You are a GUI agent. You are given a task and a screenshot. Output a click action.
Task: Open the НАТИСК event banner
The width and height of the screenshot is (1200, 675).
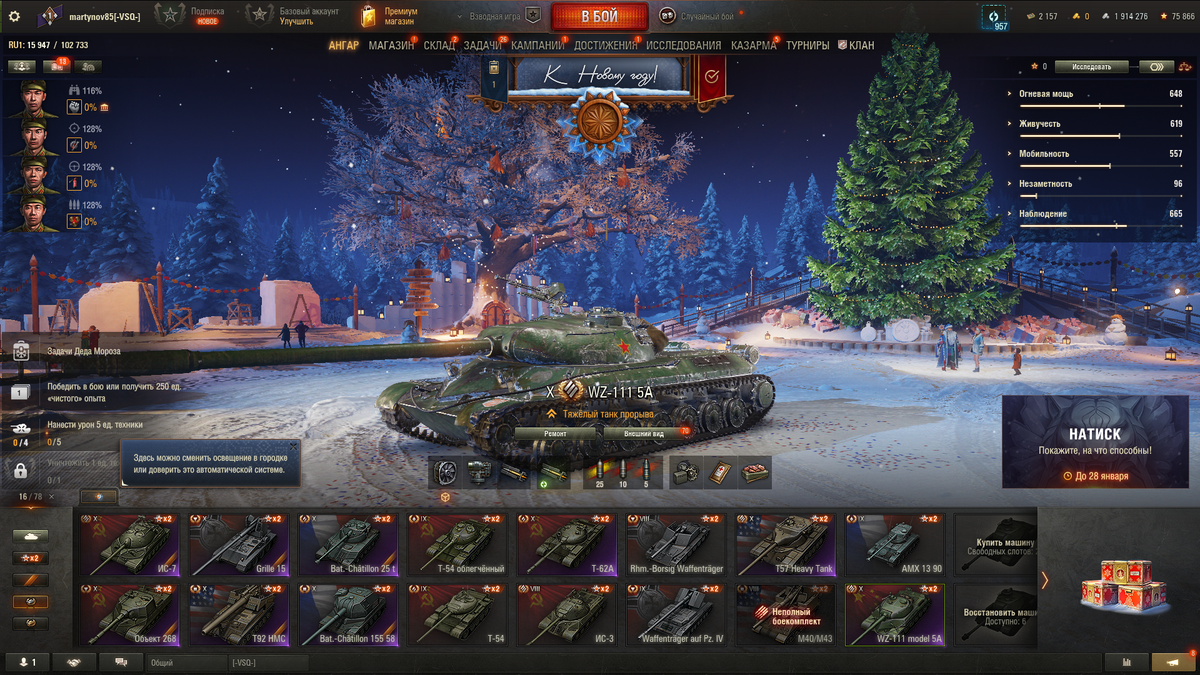click(1095, 442)
